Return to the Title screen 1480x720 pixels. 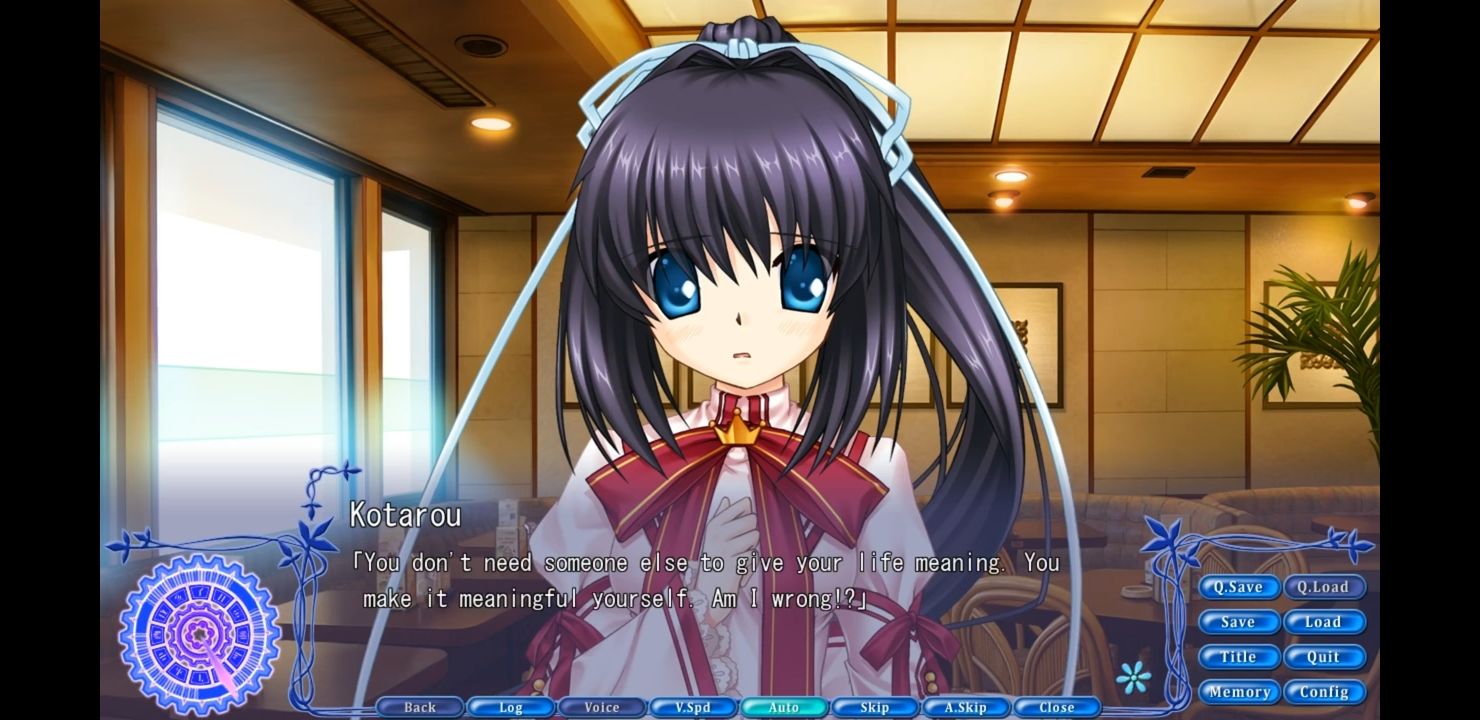pyautogui.click(x=1239, y=657)
